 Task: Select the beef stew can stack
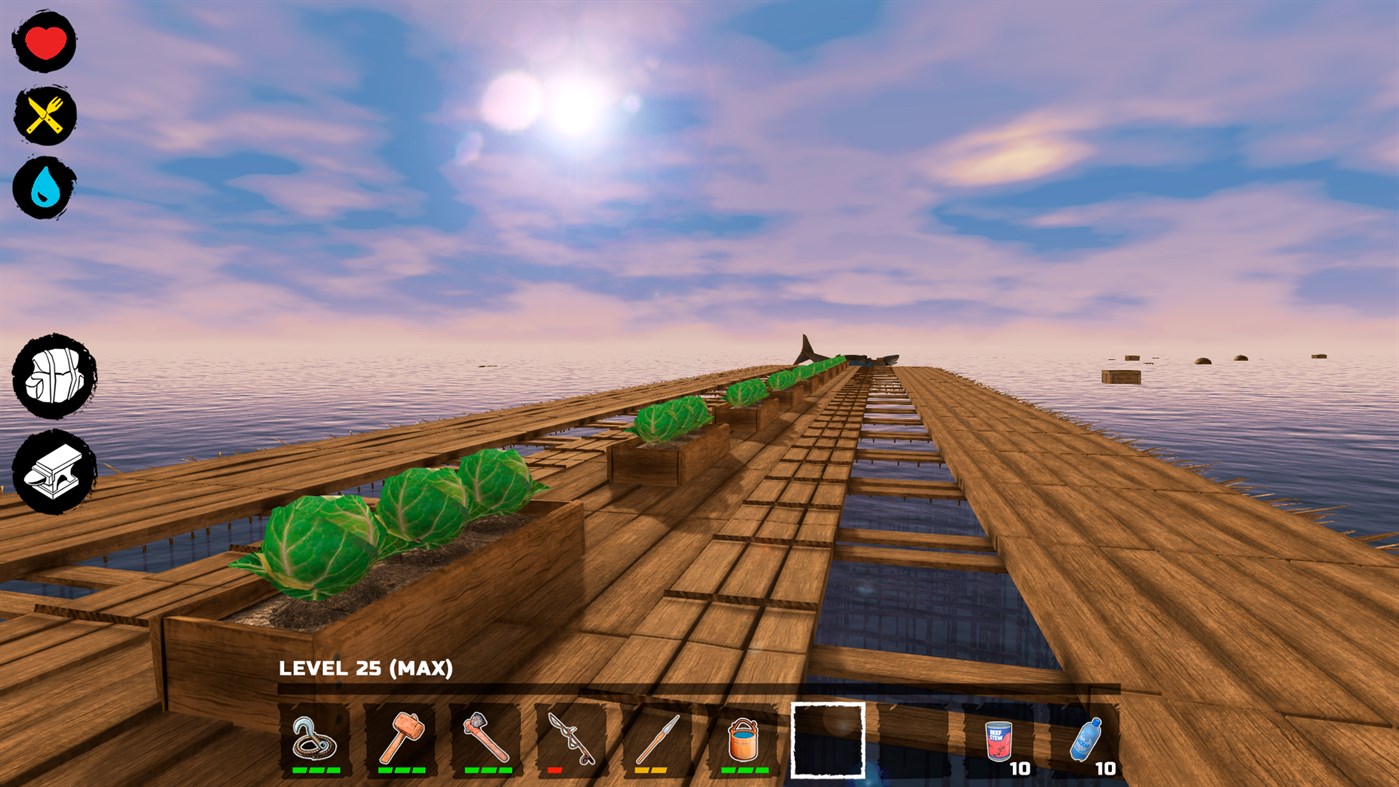[x=998, y=740]
